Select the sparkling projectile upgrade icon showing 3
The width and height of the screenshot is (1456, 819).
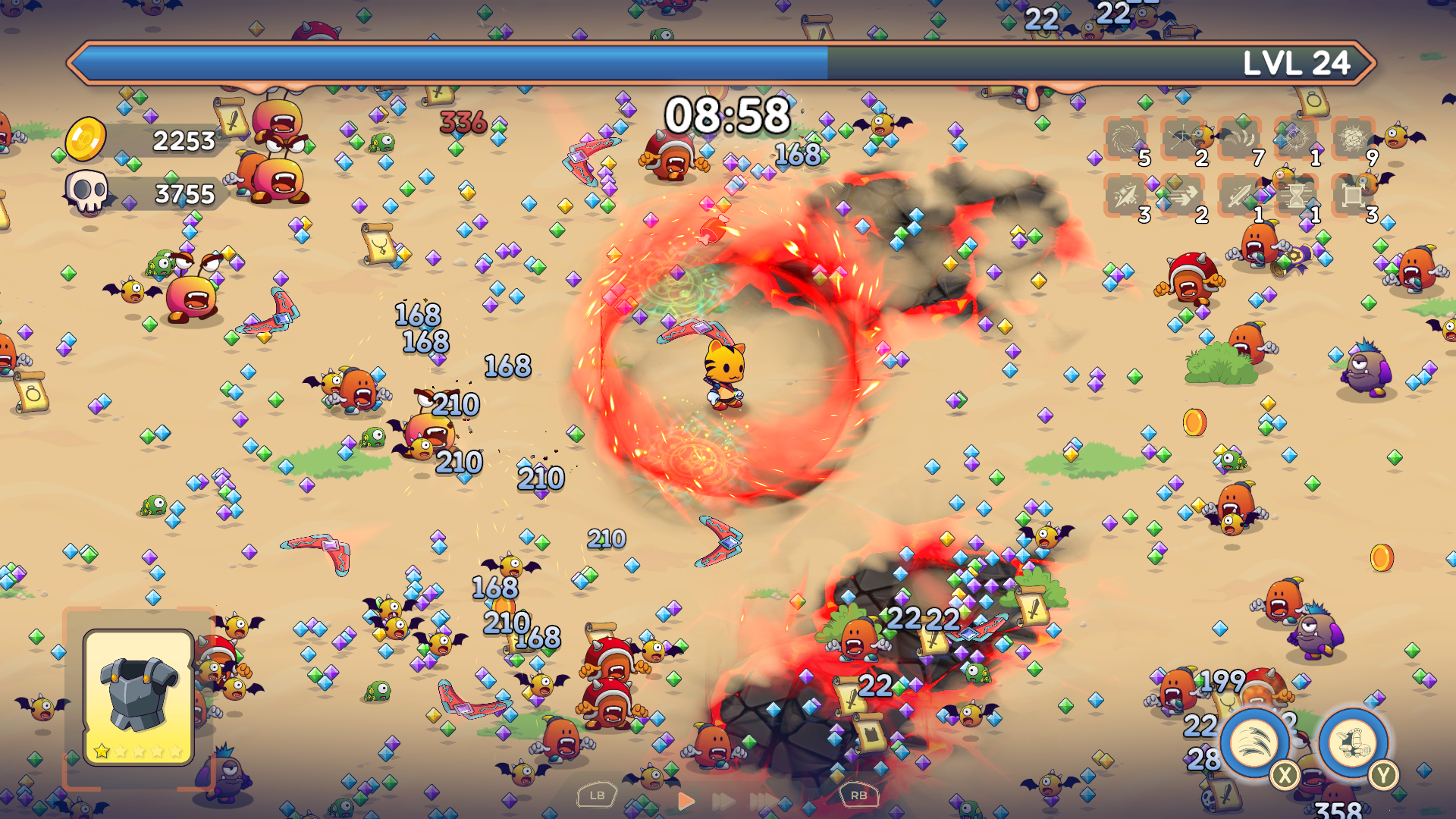pos(1128,196)
